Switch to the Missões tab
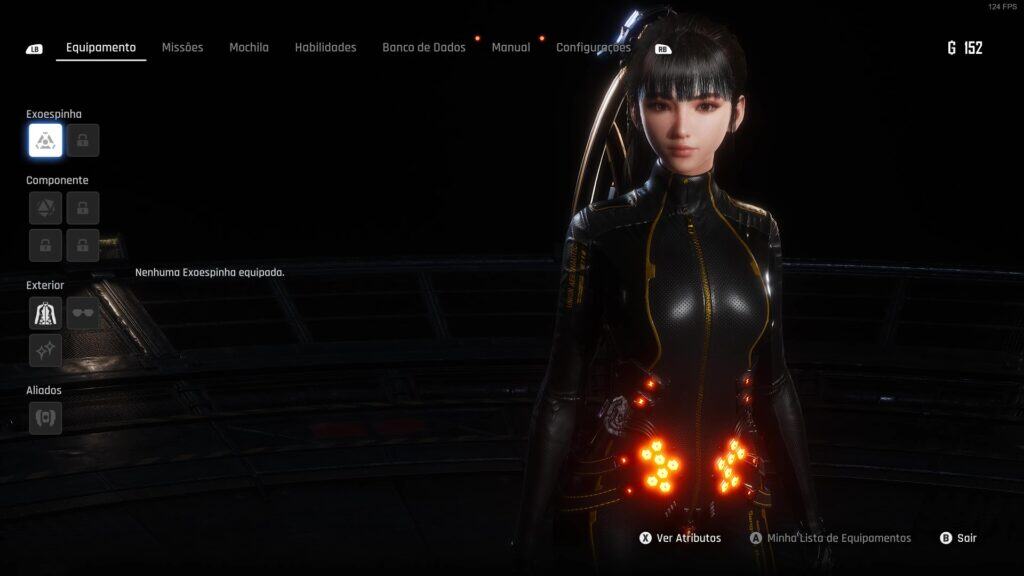Viewport: 1024px width, 576px height. click(182, 47)
